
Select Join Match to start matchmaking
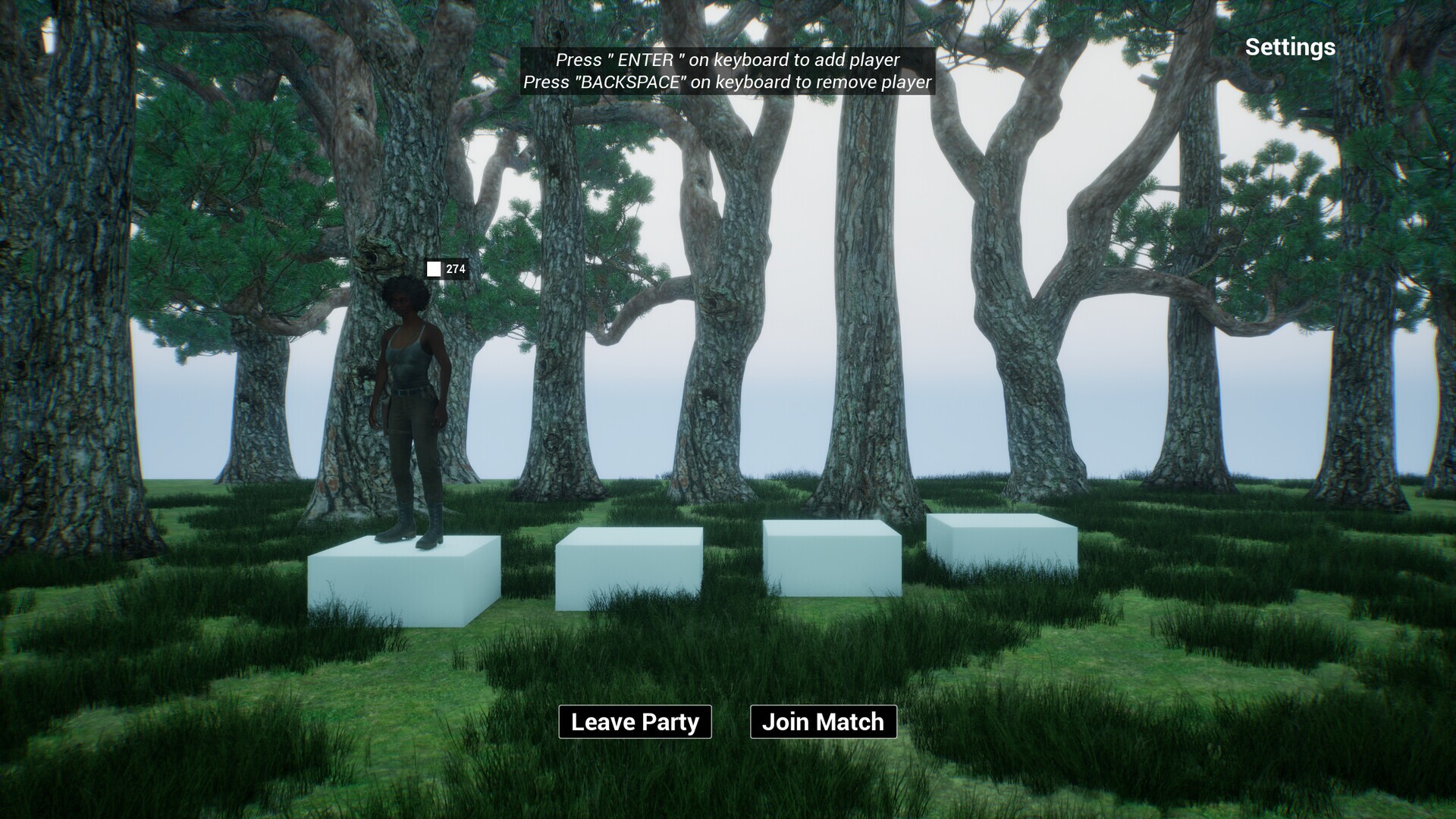click(823, 722)
